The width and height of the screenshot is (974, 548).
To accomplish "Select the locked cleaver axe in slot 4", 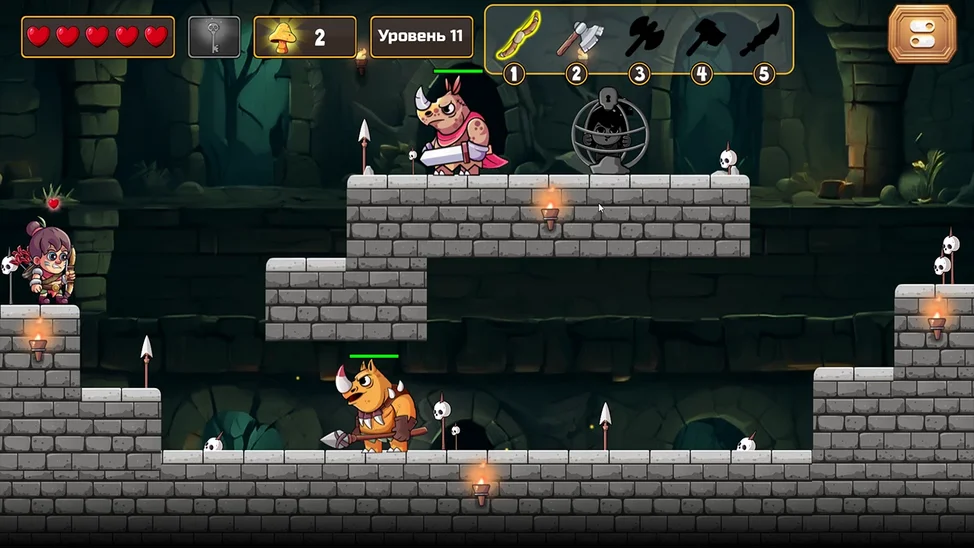I will (x=704, y=37).
